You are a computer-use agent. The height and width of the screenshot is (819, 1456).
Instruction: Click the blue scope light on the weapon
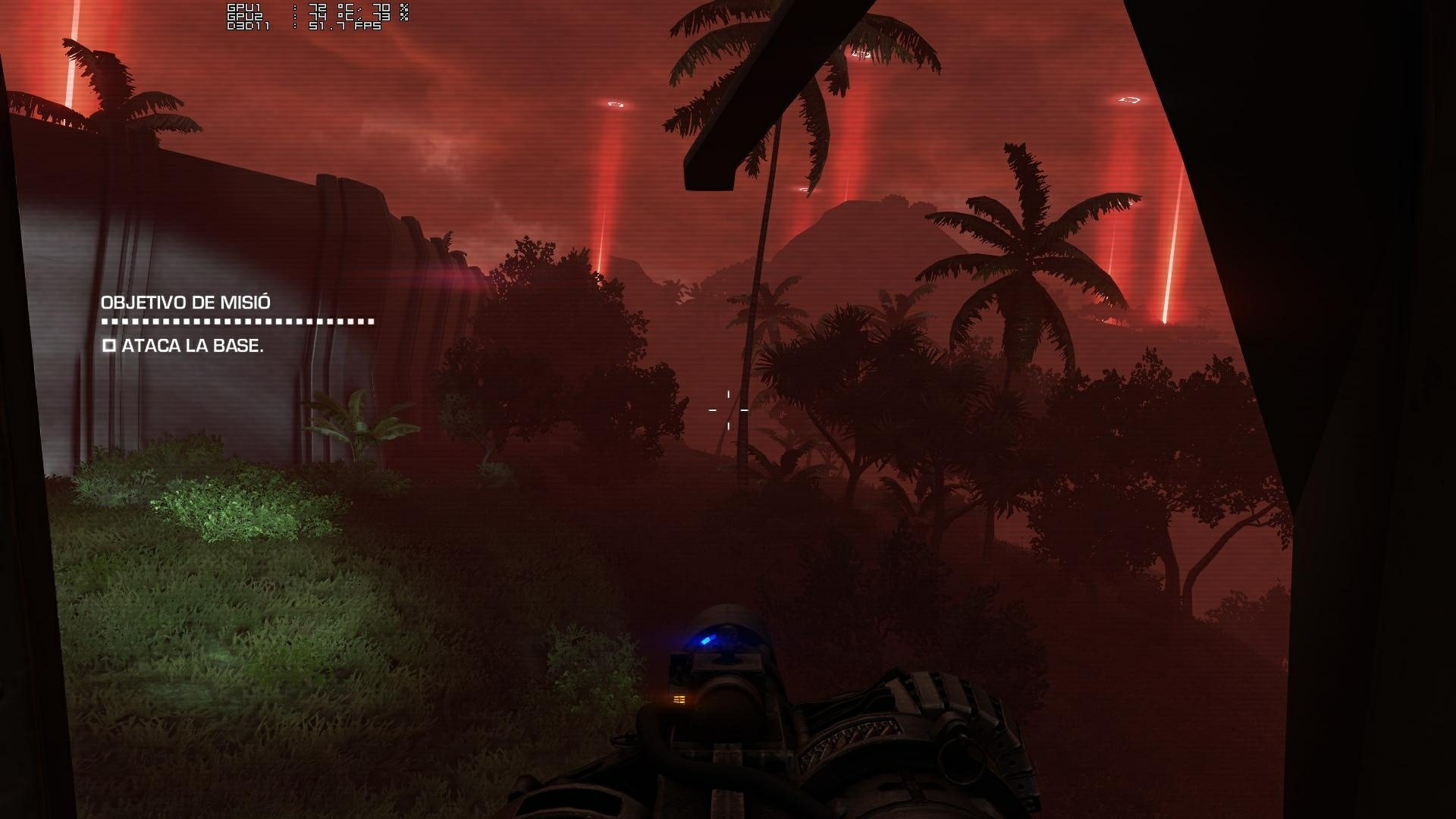click(x=707, y=639)
